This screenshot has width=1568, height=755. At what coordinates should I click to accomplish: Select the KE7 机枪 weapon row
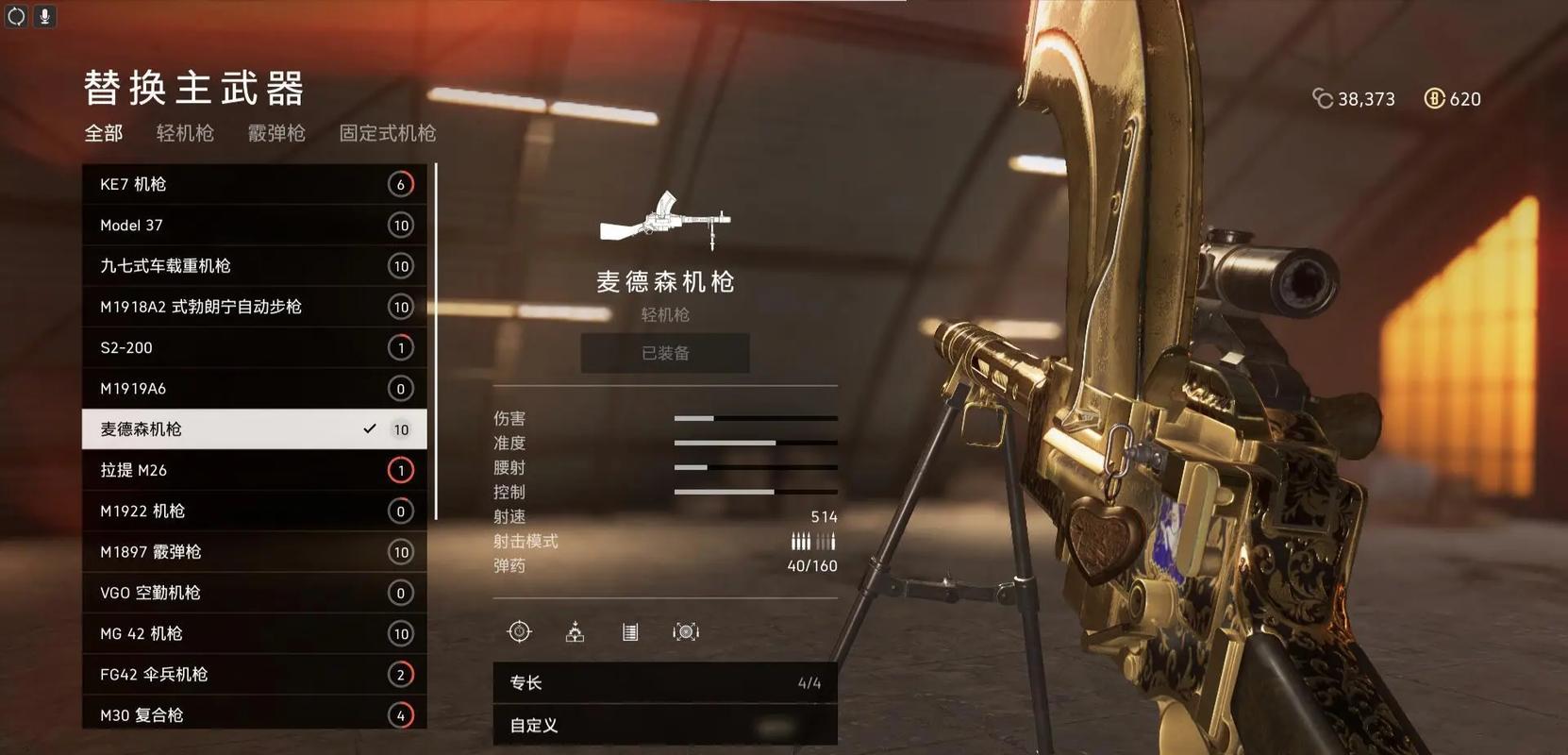(254, 184)
